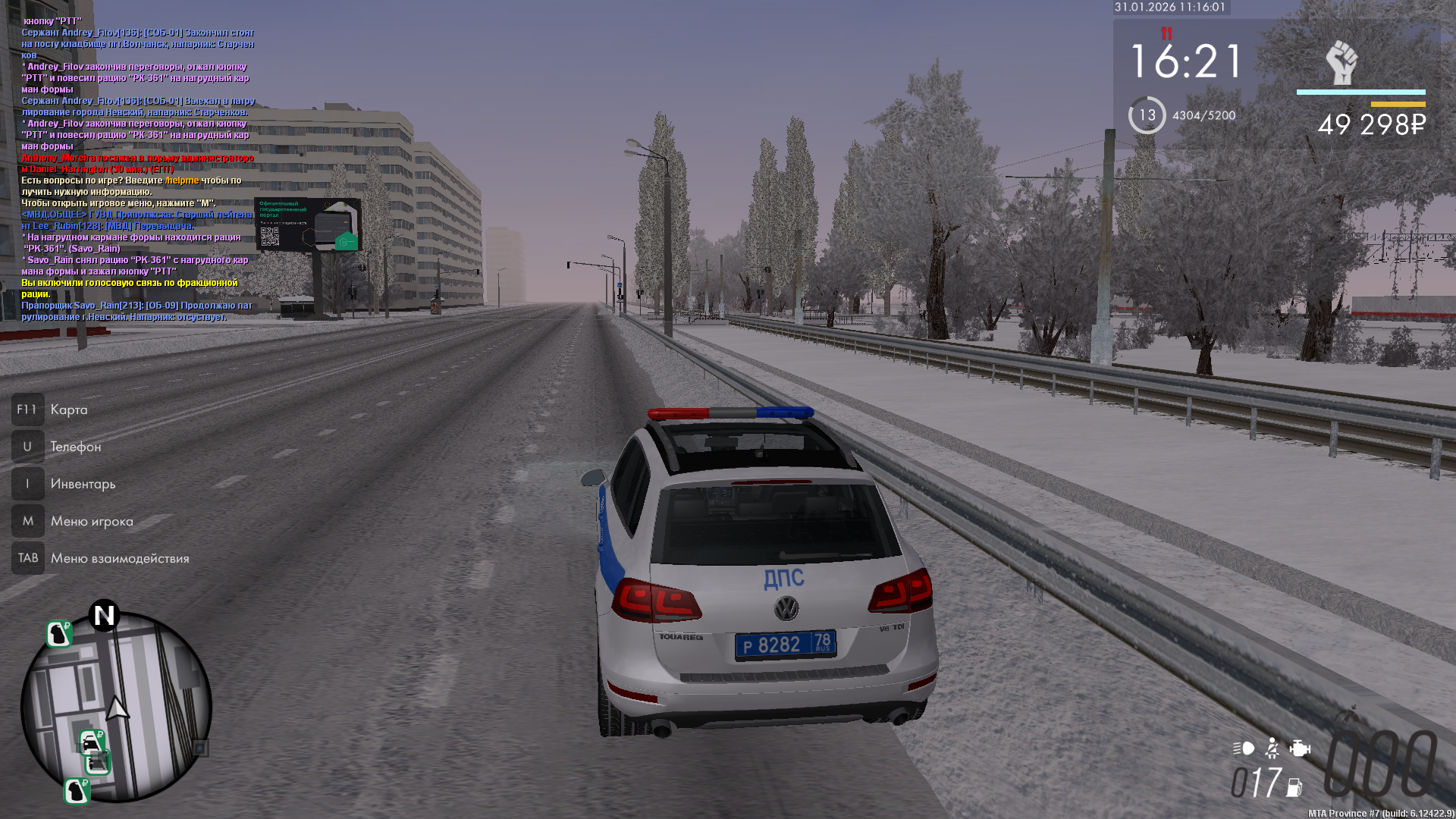Click the chat log area
The height and width of the screenshot is (819, 1456).
(136, 168)
